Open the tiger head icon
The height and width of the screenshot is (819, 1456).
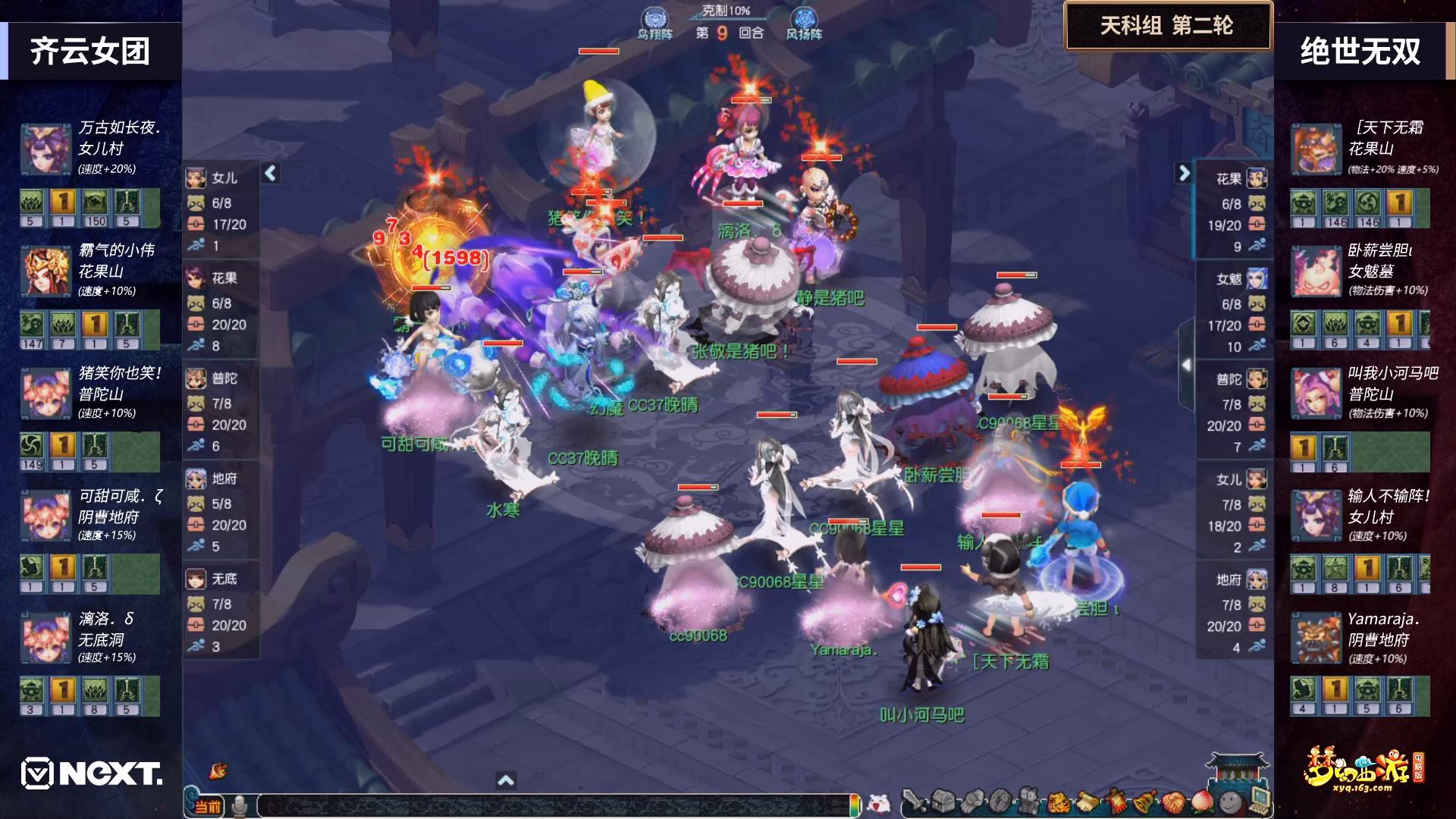(1057, 802)
